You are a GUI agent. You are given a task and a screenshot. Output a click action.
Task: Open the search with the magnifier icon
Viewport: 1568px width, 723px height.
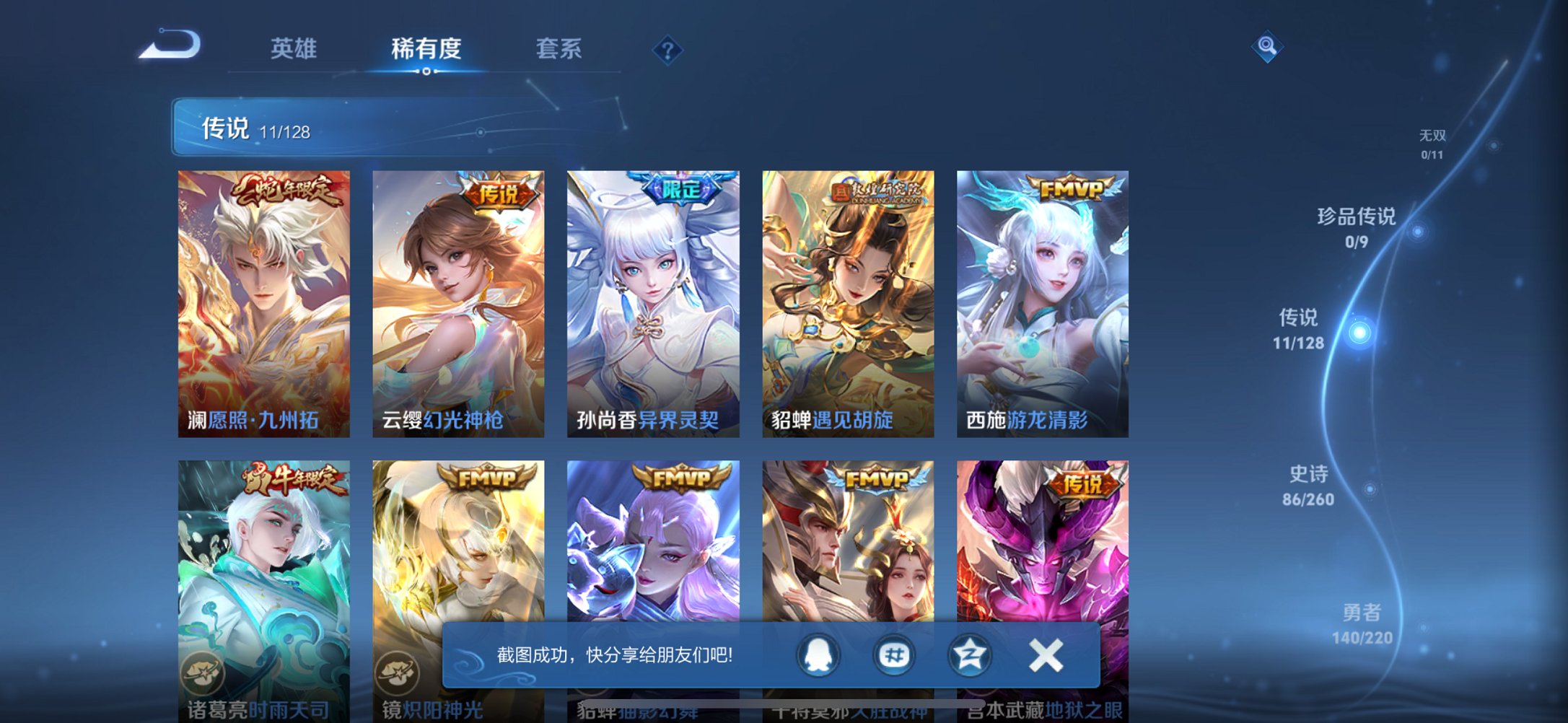[1268, 47]
